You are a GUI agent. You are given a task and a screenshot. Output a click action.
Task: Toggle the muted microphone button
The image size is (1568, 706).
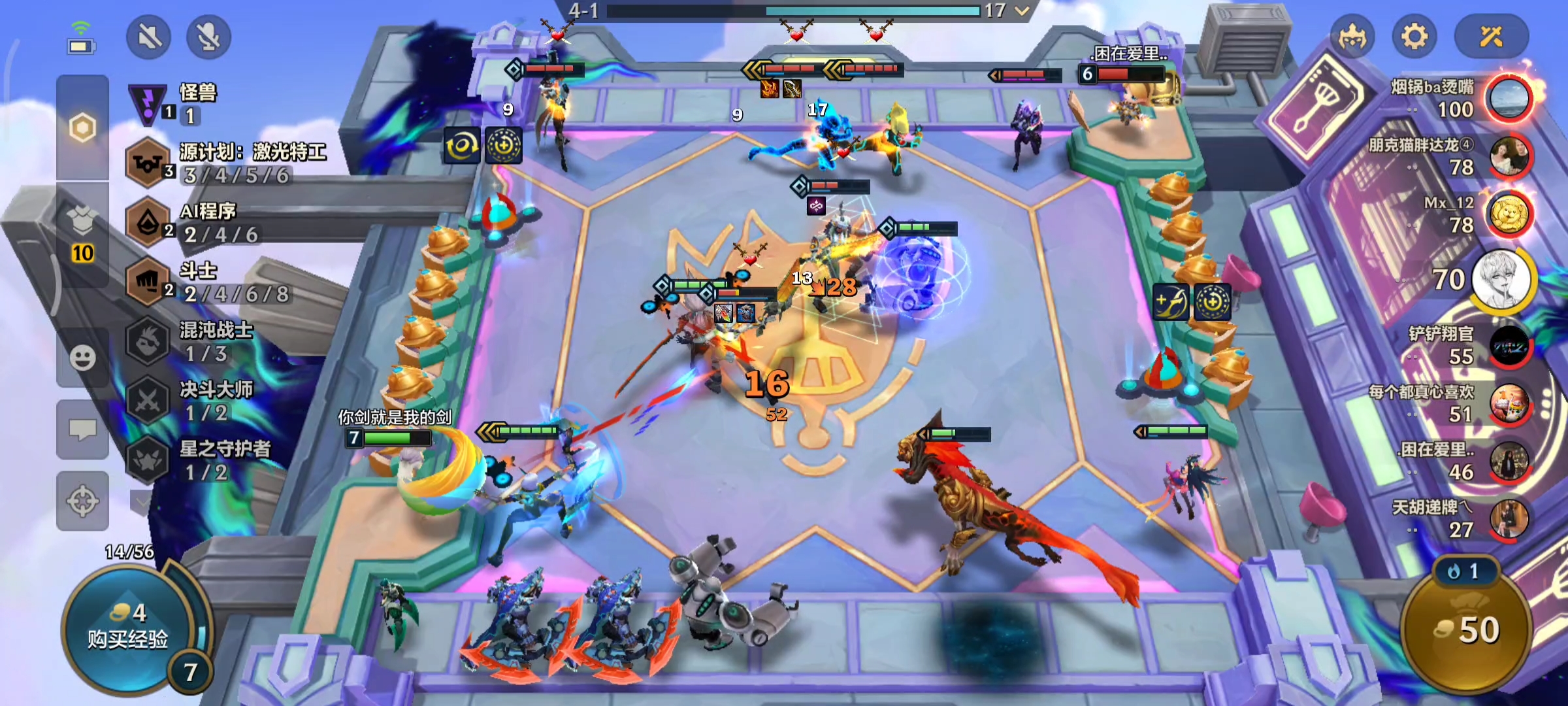[208, 37]
